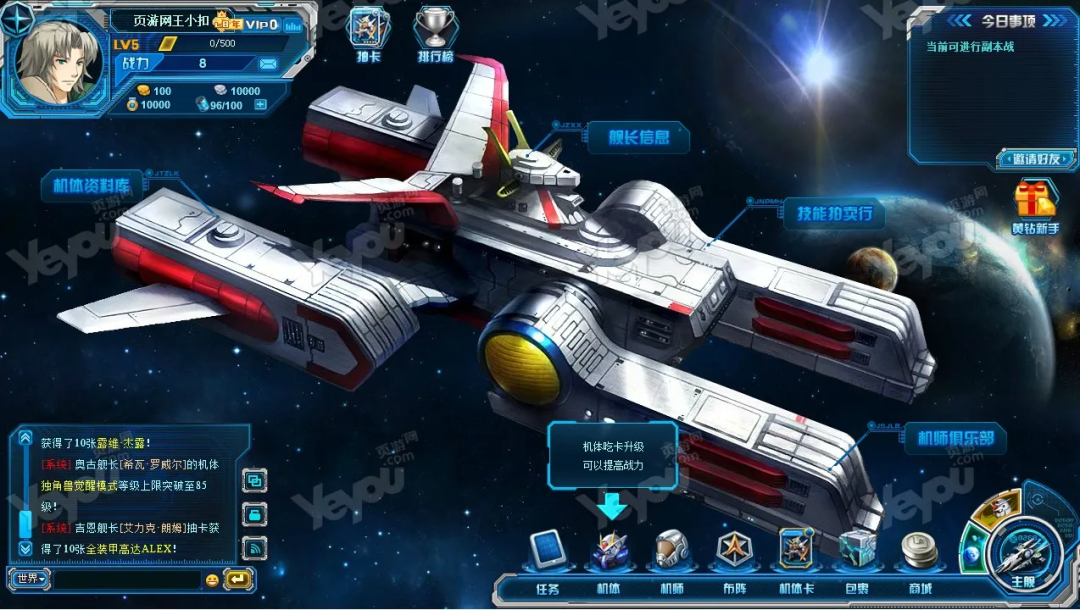This screenshot has height=610, width=1080.
Task: Click the chat message input field
Action: coord(125,579)
